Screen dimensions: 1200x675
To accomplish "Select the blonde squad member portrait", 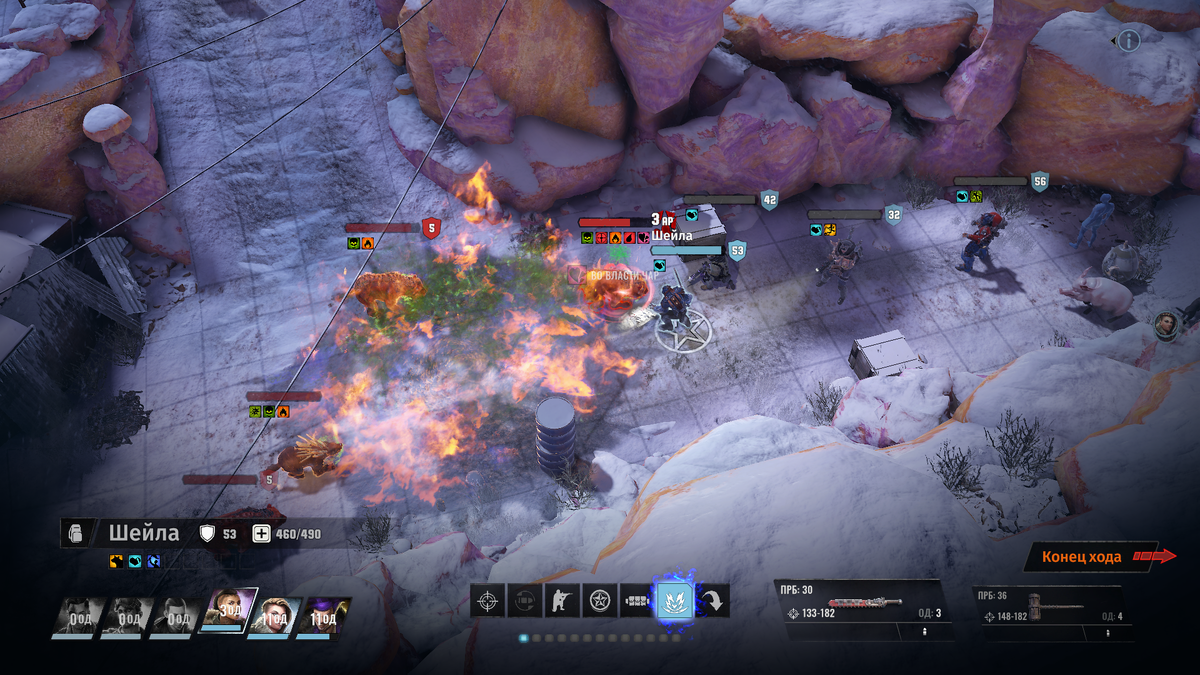I will pyautogui.click(x=274, y=616).
